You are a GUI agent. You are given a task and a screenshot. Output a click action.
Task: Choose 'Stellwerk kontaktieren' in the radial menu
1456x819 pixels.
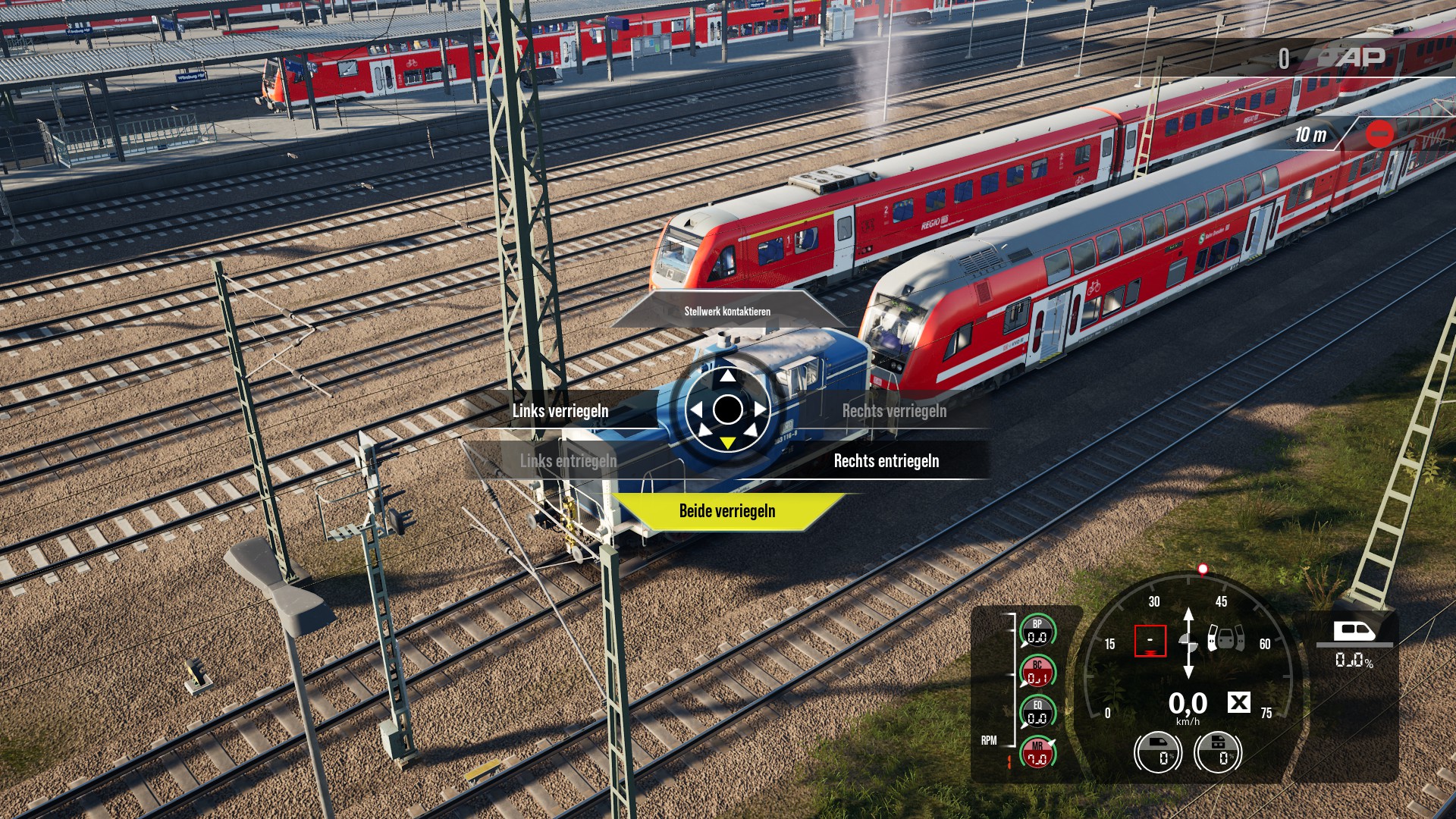pyautogui.click(x=727, y=311)
